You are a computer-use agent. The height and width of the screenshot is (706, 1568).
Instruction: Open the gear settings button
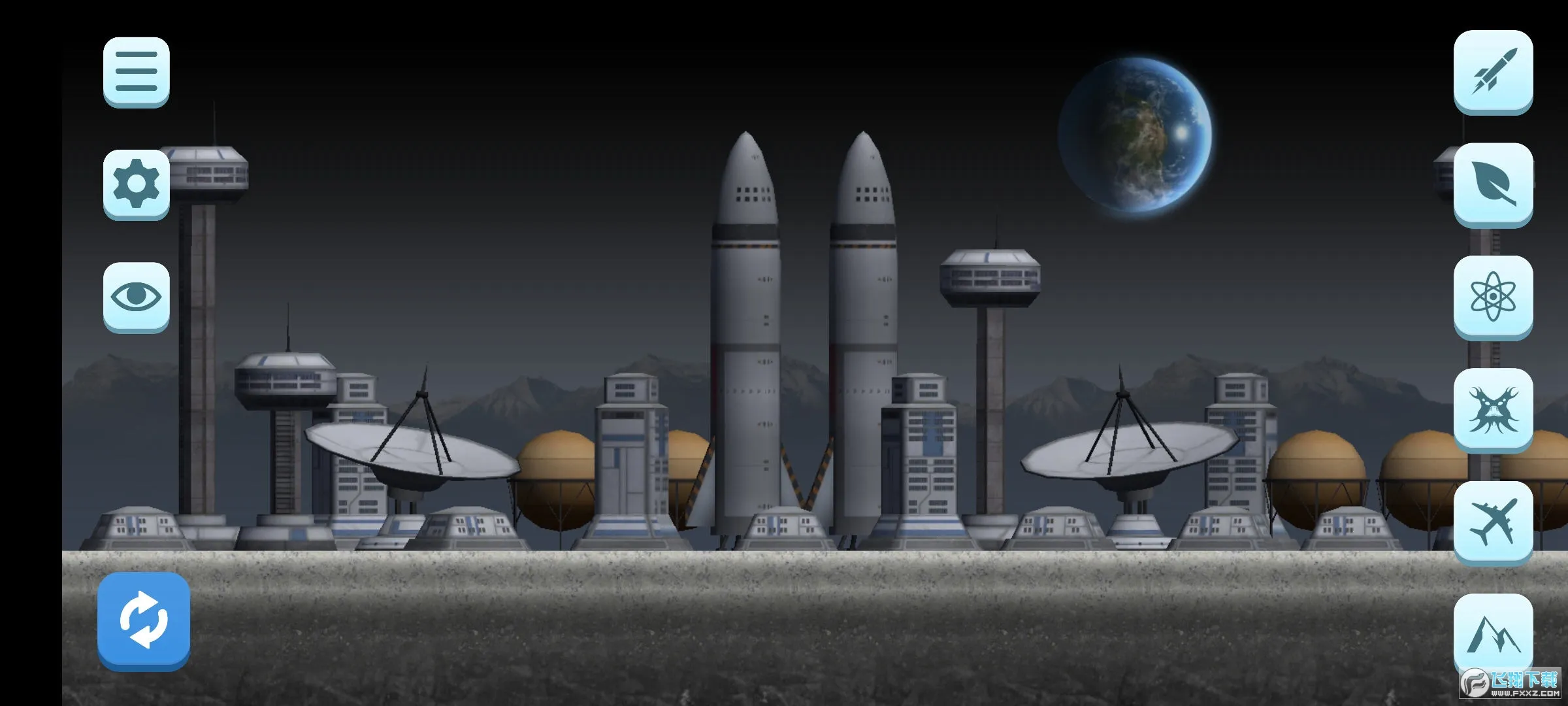coord(136,184)
